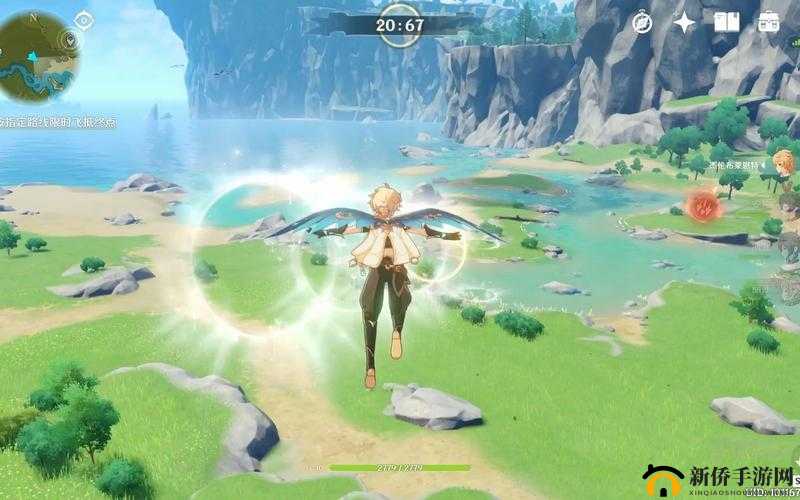Open the adventurer handbook book icon
This screenshot has height=500, width=800.
point(727,21)
